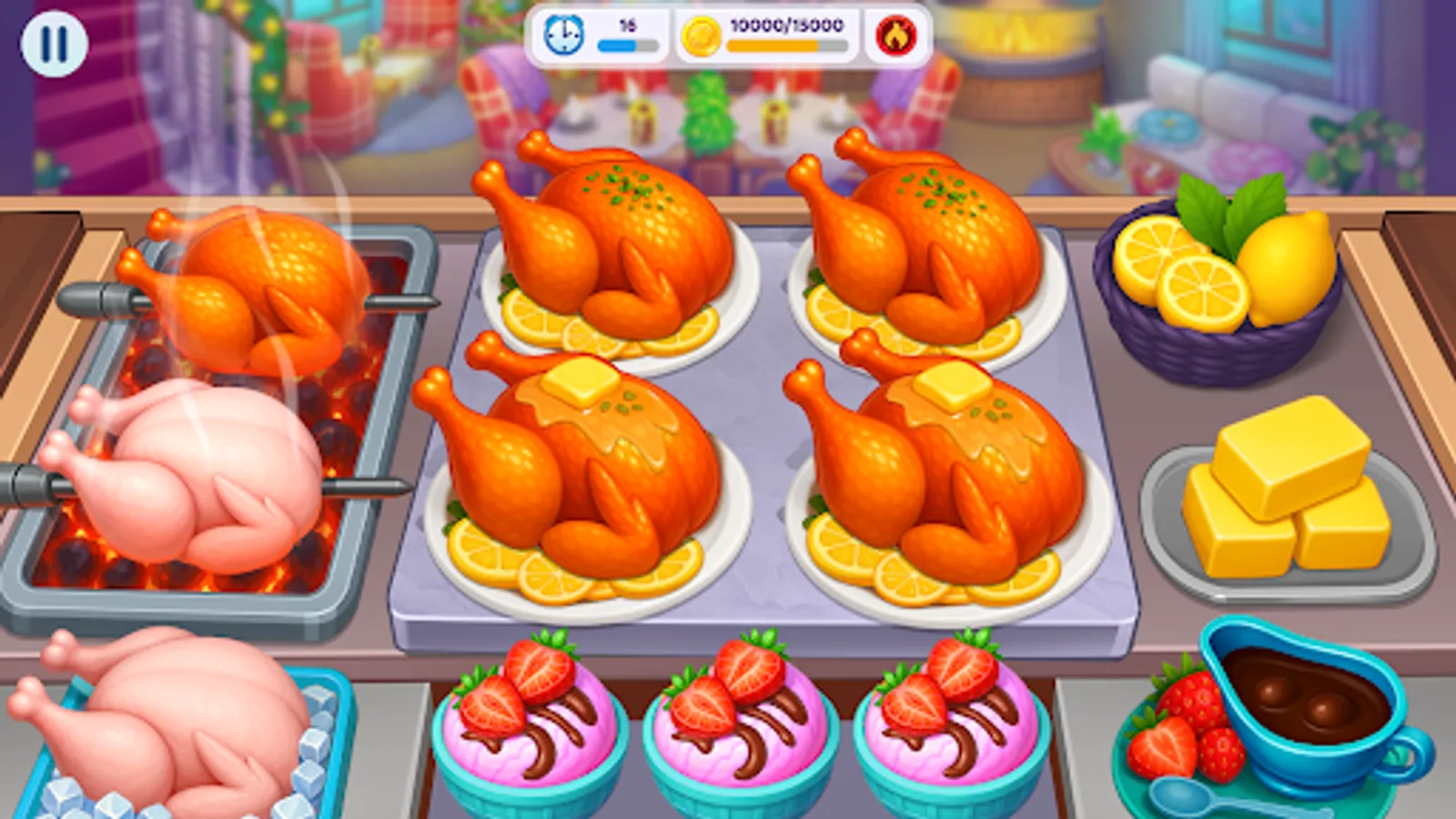Pause the game with the pause button
The height and width of the screenshot is (819, 1456).
click(x=56, y=43)
